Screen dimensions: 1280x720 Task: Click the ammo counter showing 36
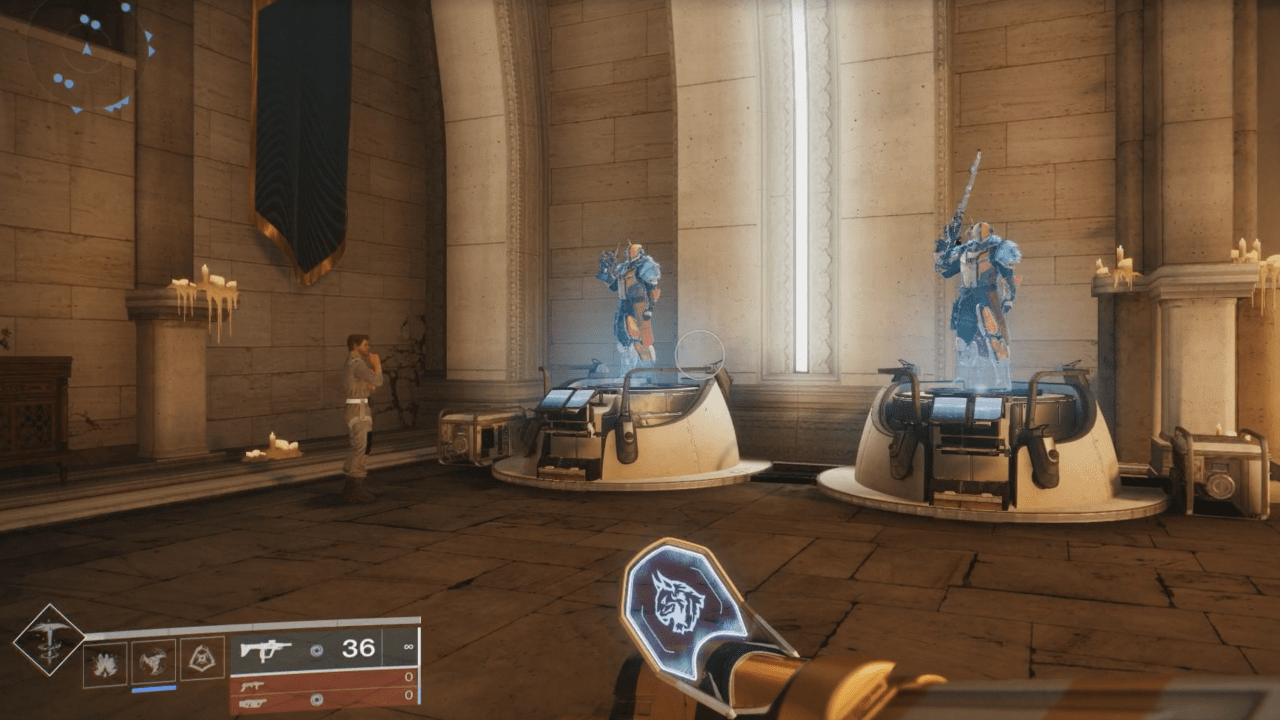(x=359, y=647)
